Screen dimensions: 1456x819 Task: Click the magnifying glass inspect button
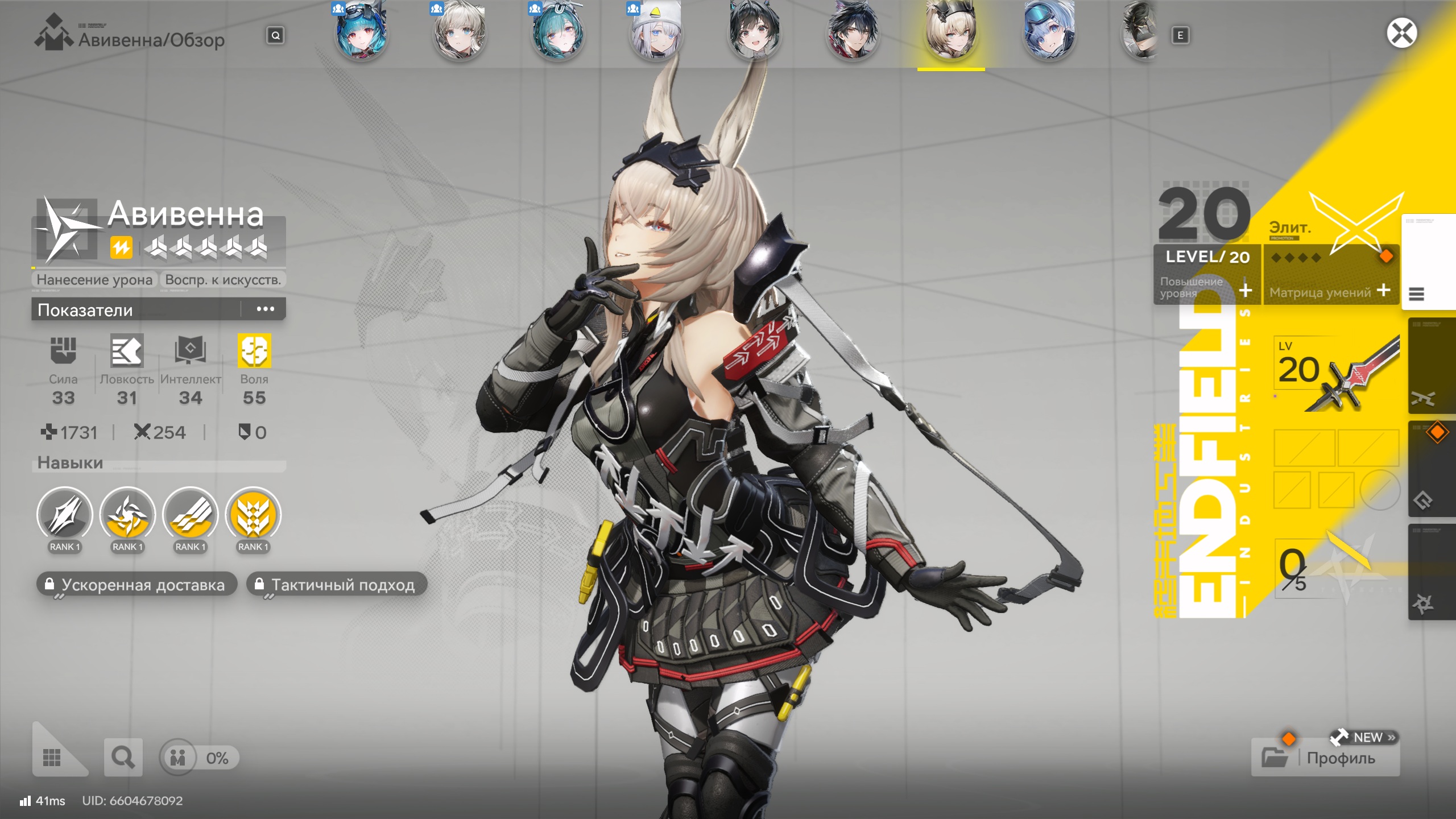[123, 757]
